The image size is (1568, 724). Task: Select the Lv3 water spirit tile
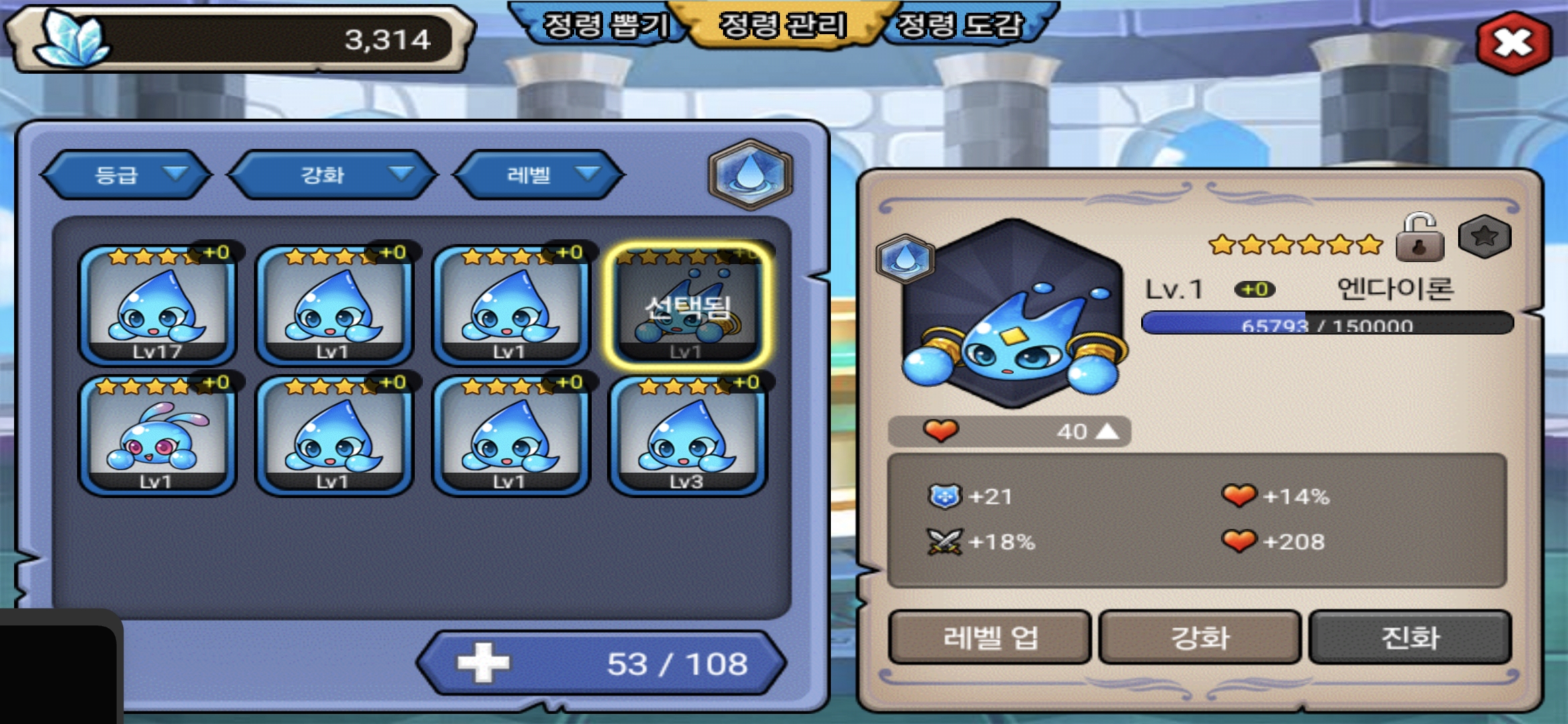(x=688, y=436)
